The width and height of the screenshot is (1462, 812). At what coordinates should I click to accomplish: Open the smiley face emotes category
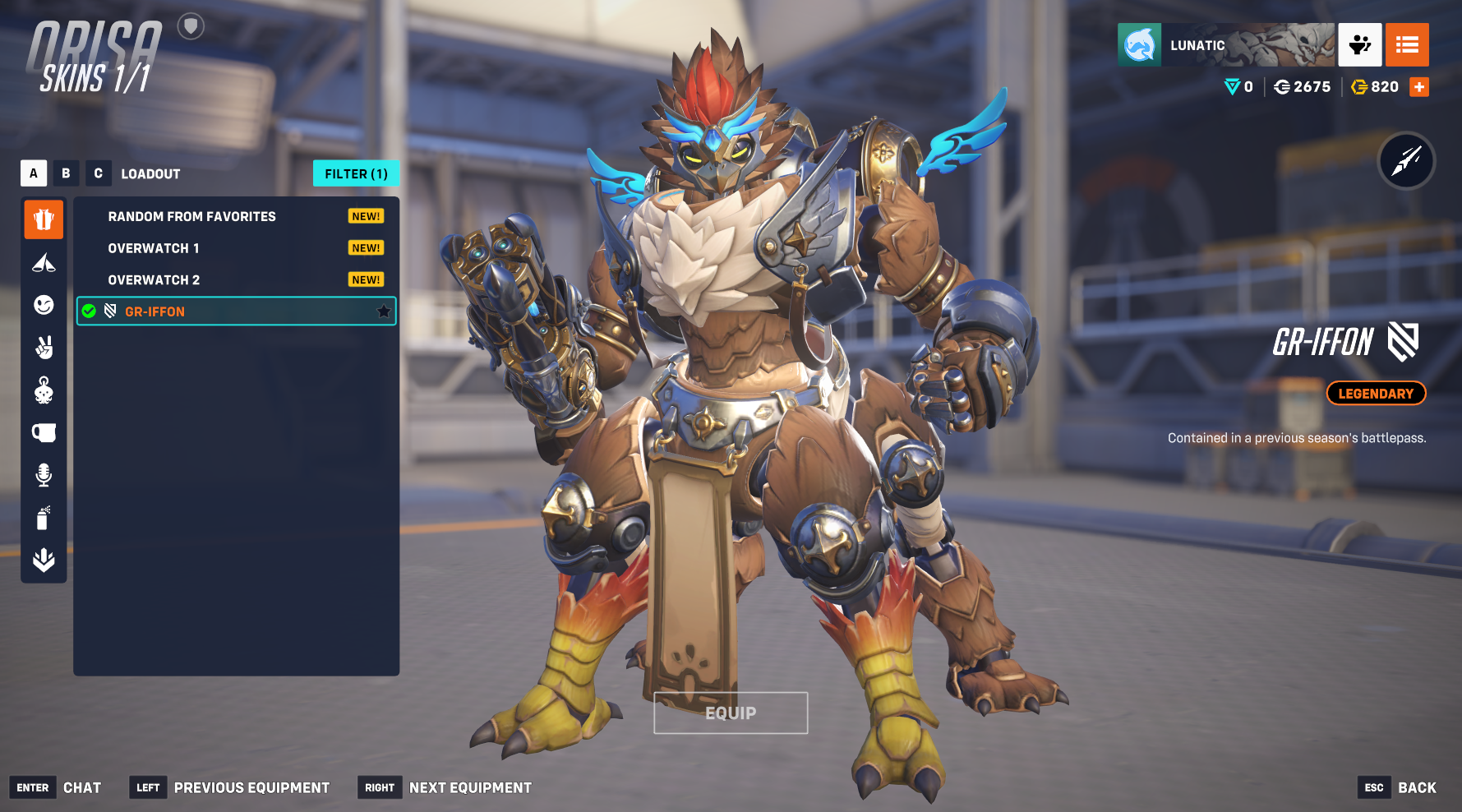[x=44, y=305]
